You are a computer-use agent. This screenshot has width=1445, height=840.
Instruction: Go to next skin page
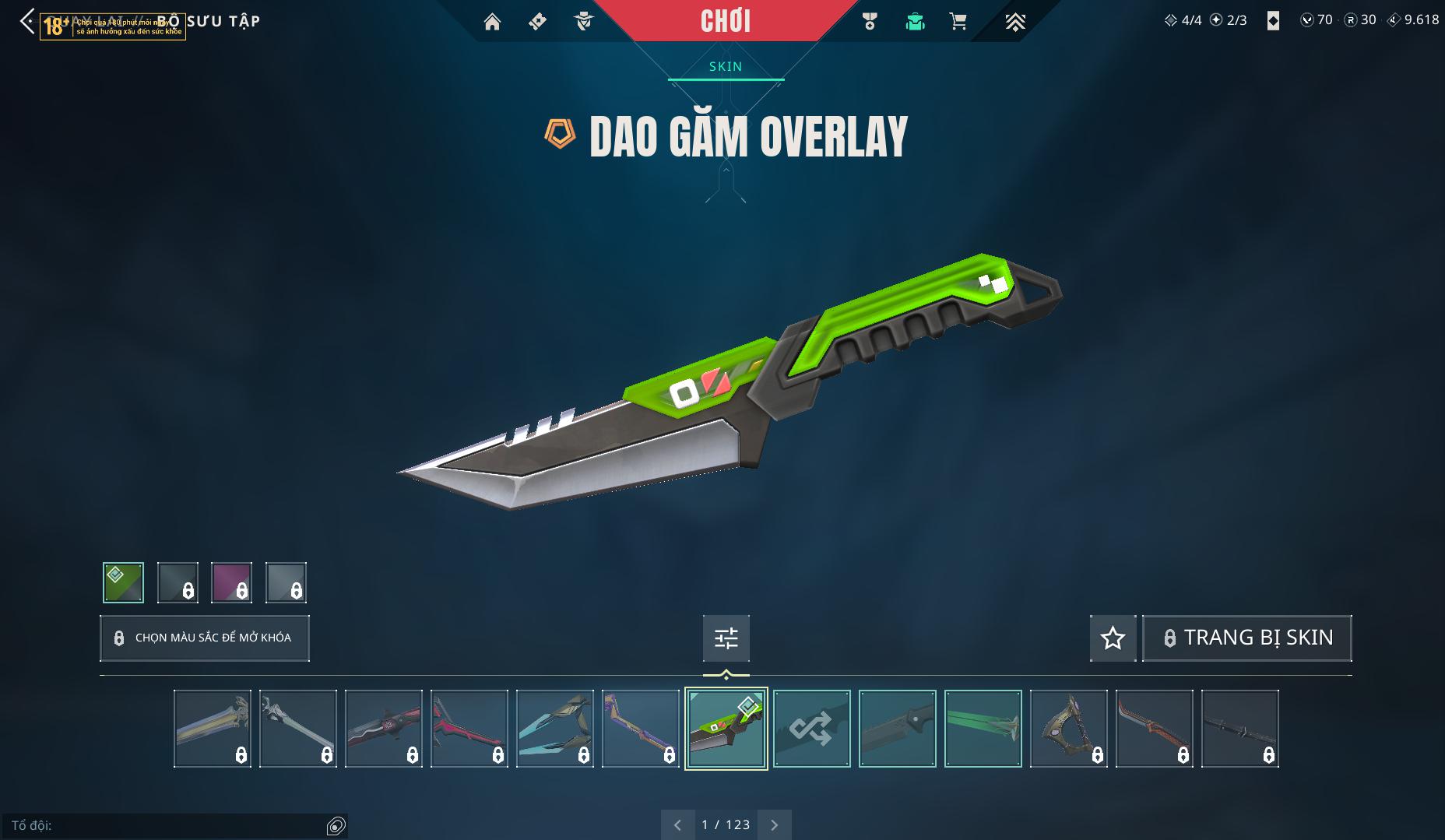pyautogui.click(x=774, y=824)
